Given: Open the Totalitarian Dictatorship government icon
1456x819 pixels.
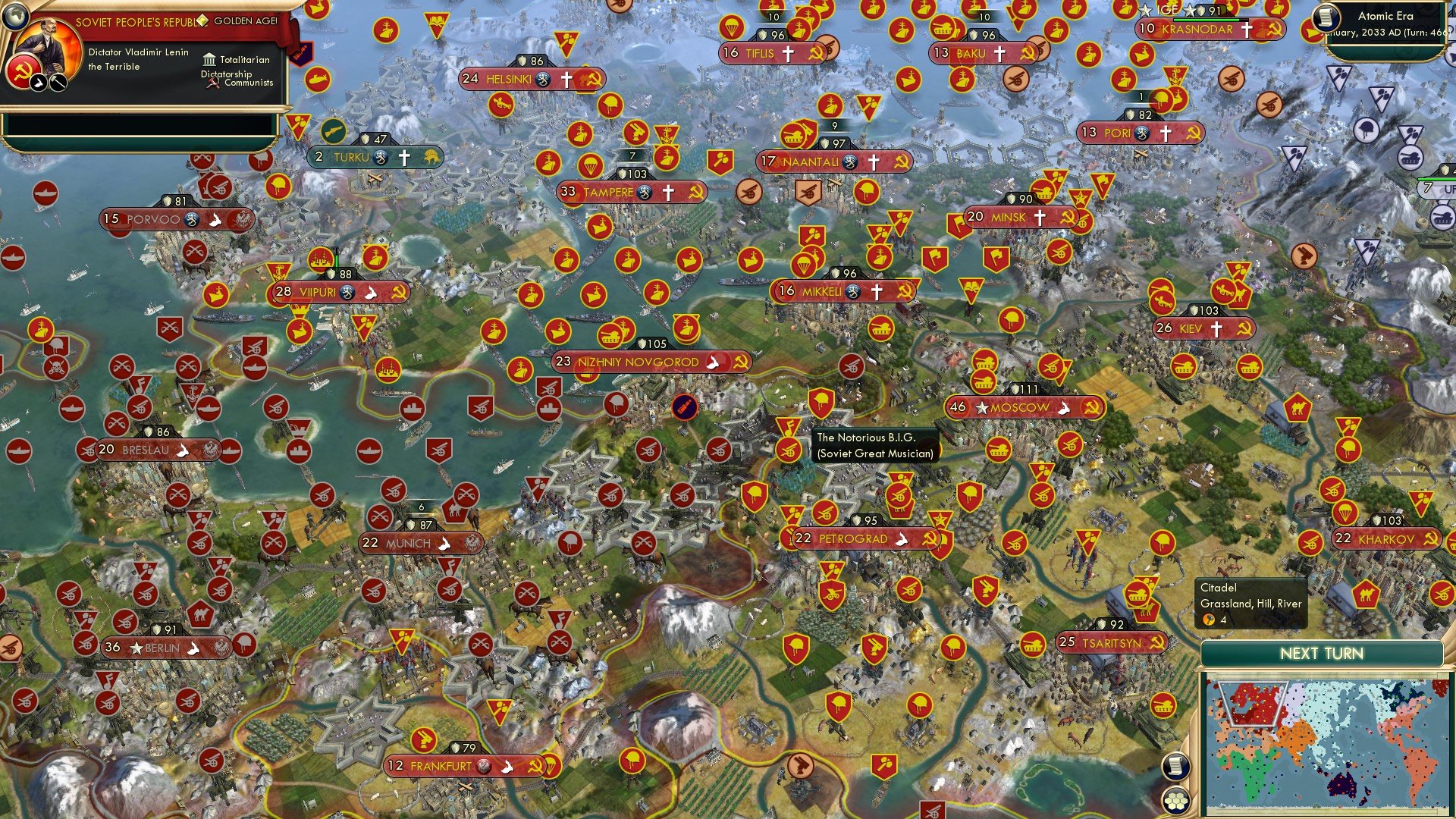Looking at the screenshot, I should click(x=210, y=60).
